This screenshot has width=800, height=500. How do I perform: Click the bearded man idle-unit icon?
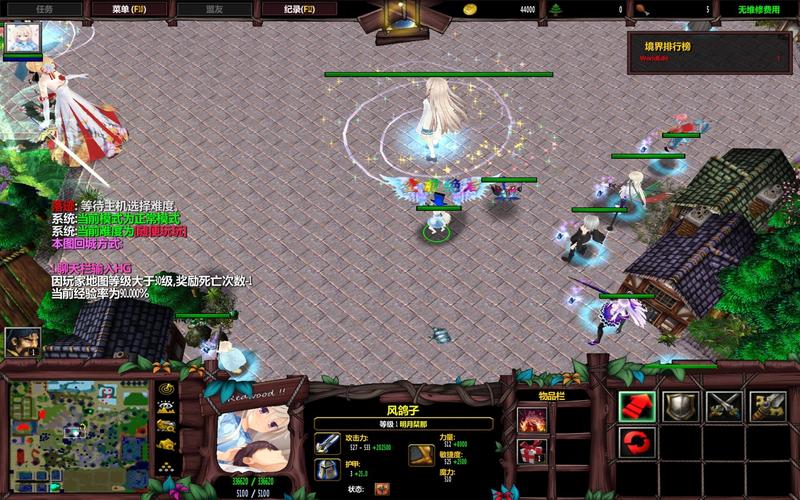[21, 343]
